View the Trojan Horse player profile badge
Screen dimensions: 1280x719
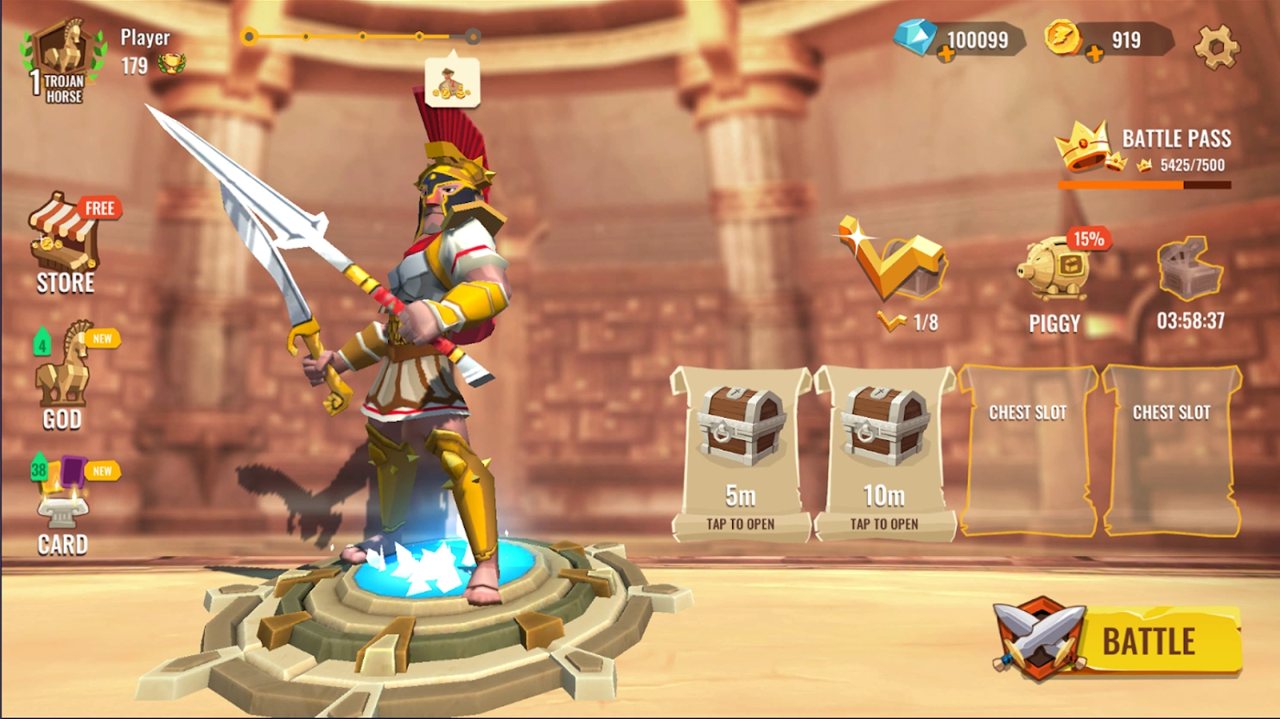click(63, 62)
